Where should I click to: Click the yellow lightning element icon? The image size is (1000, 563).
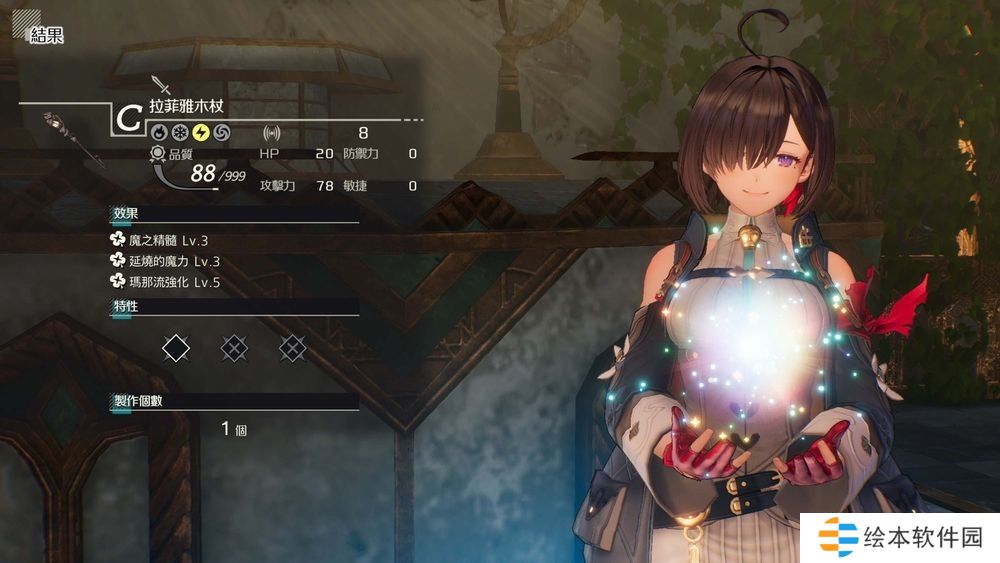point(200,132)
